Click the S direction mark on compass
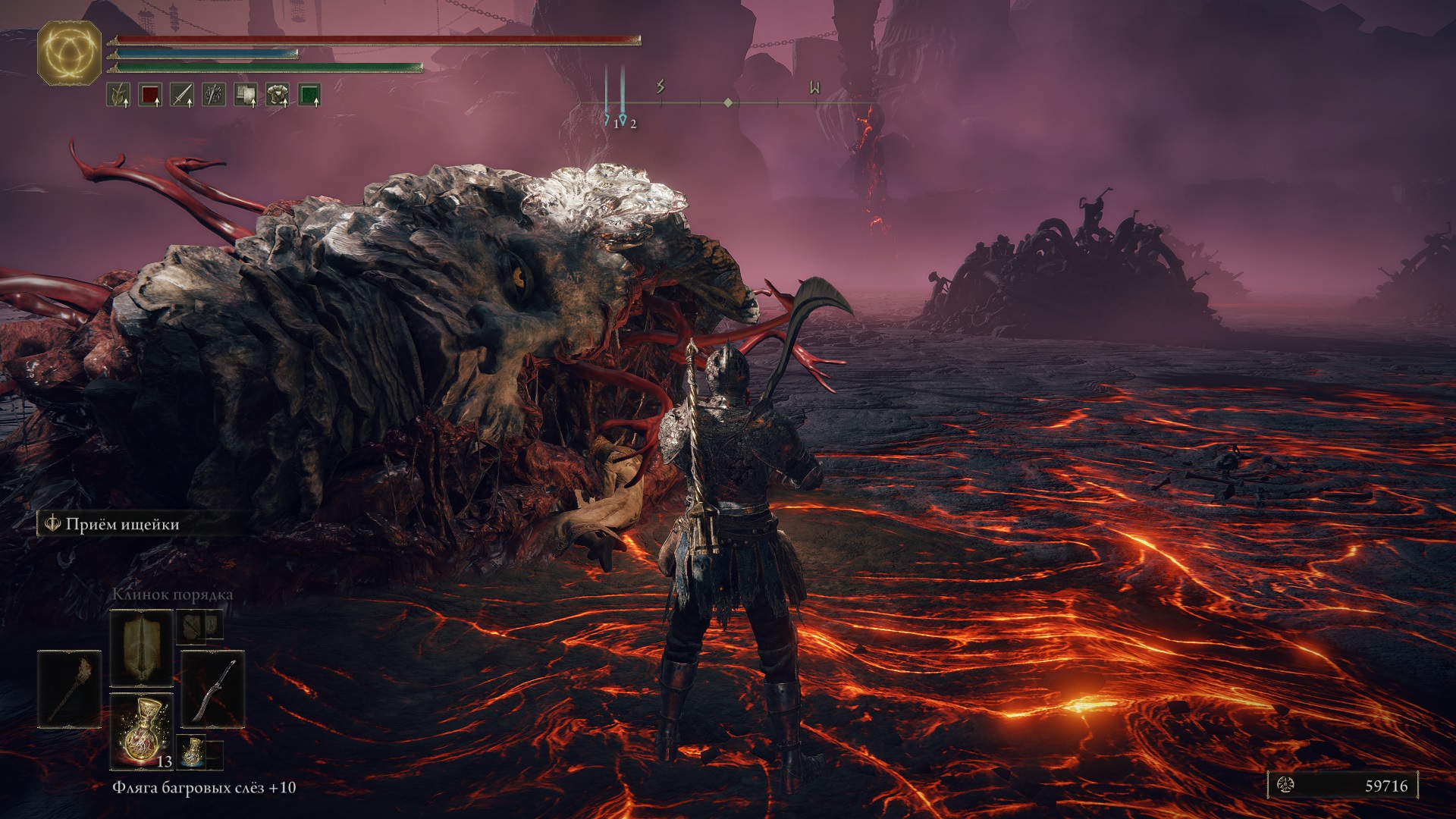The width and height of the screenshot is (1456, 819). (661, 87)
